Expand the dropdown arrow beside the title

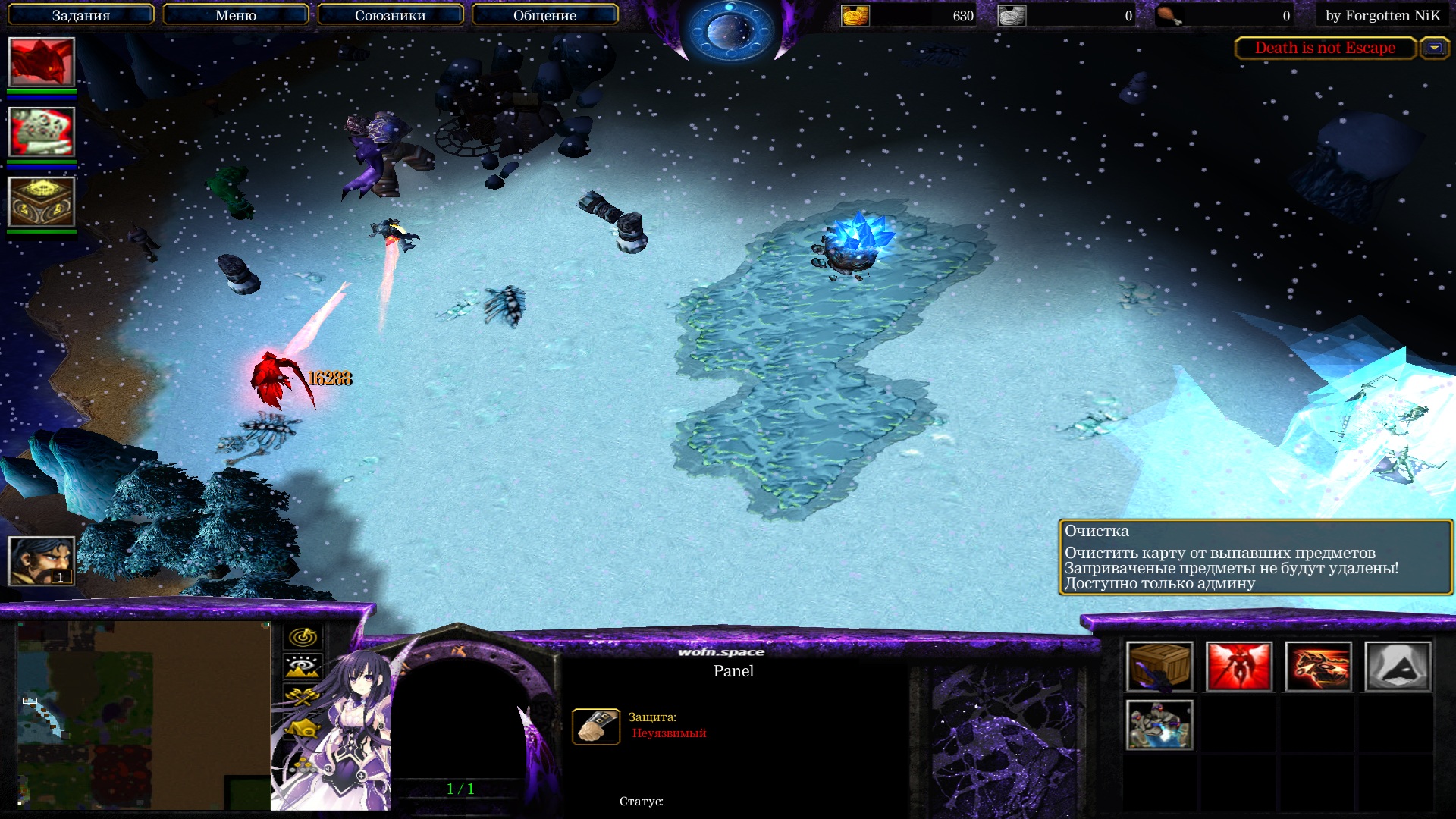pos(1434,48)
